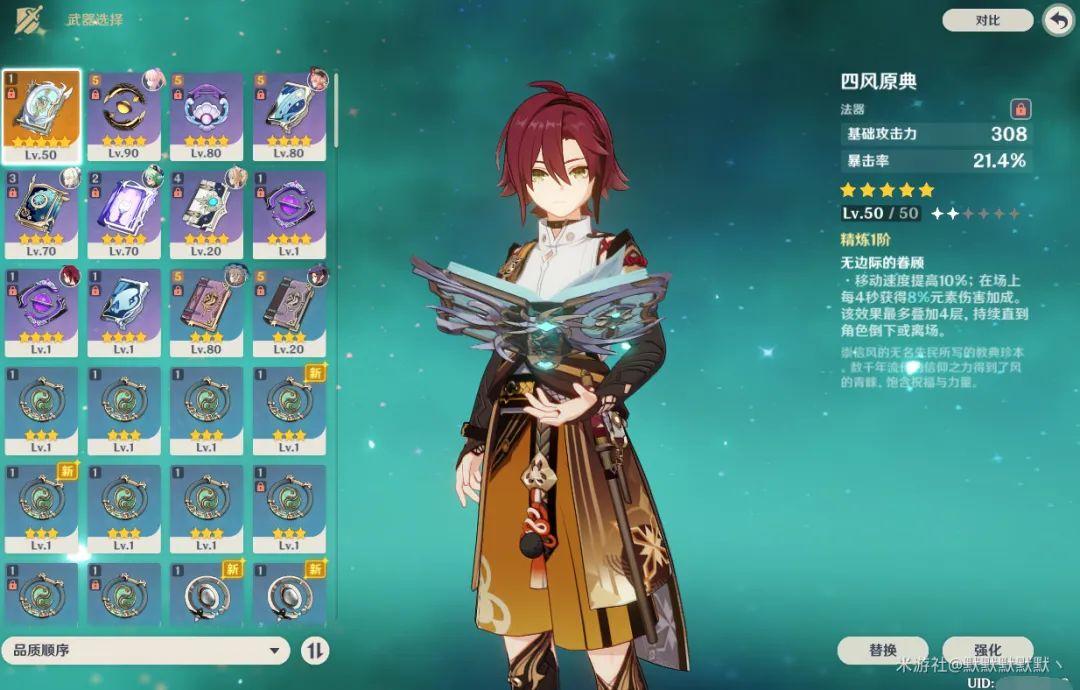Toggle the lock icon for 四风原典
The image size is (1080, 690).
pos(1020,109)
